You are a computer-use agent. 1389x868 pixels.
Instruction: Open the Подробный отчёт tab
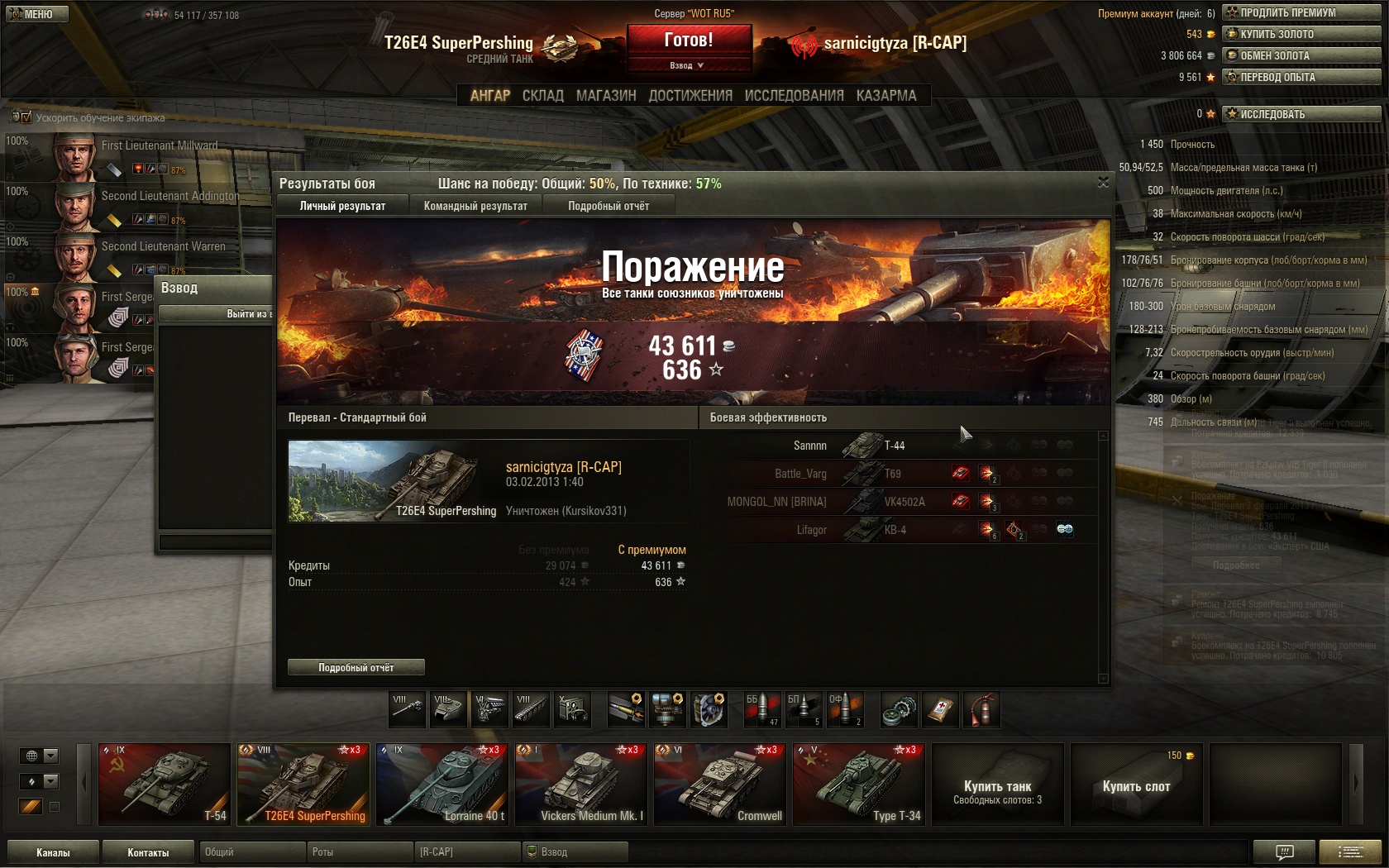click(609, 206)
